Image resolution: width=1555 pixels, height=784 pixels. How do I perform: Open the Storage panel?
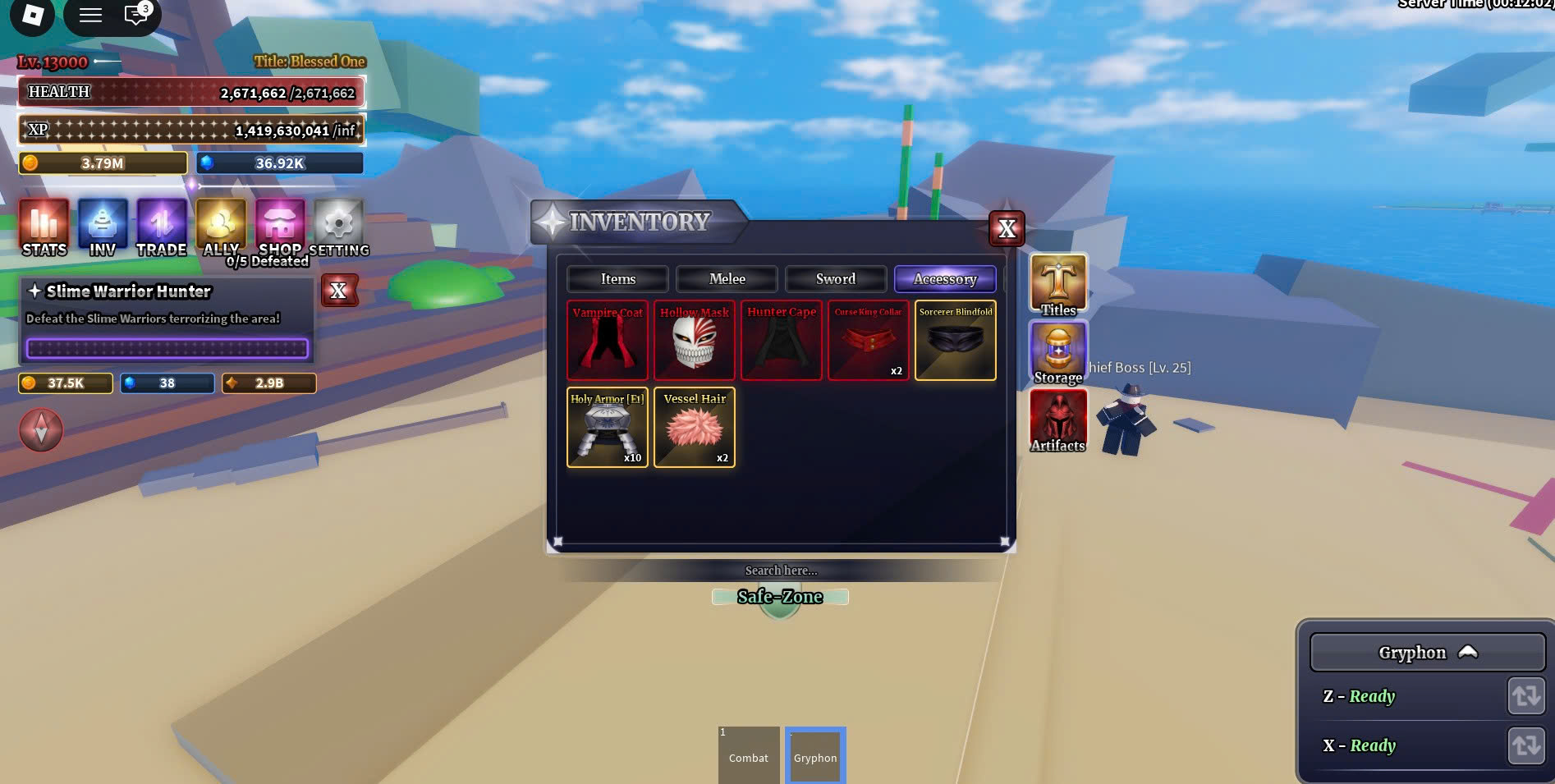[x=1058, y=352]
